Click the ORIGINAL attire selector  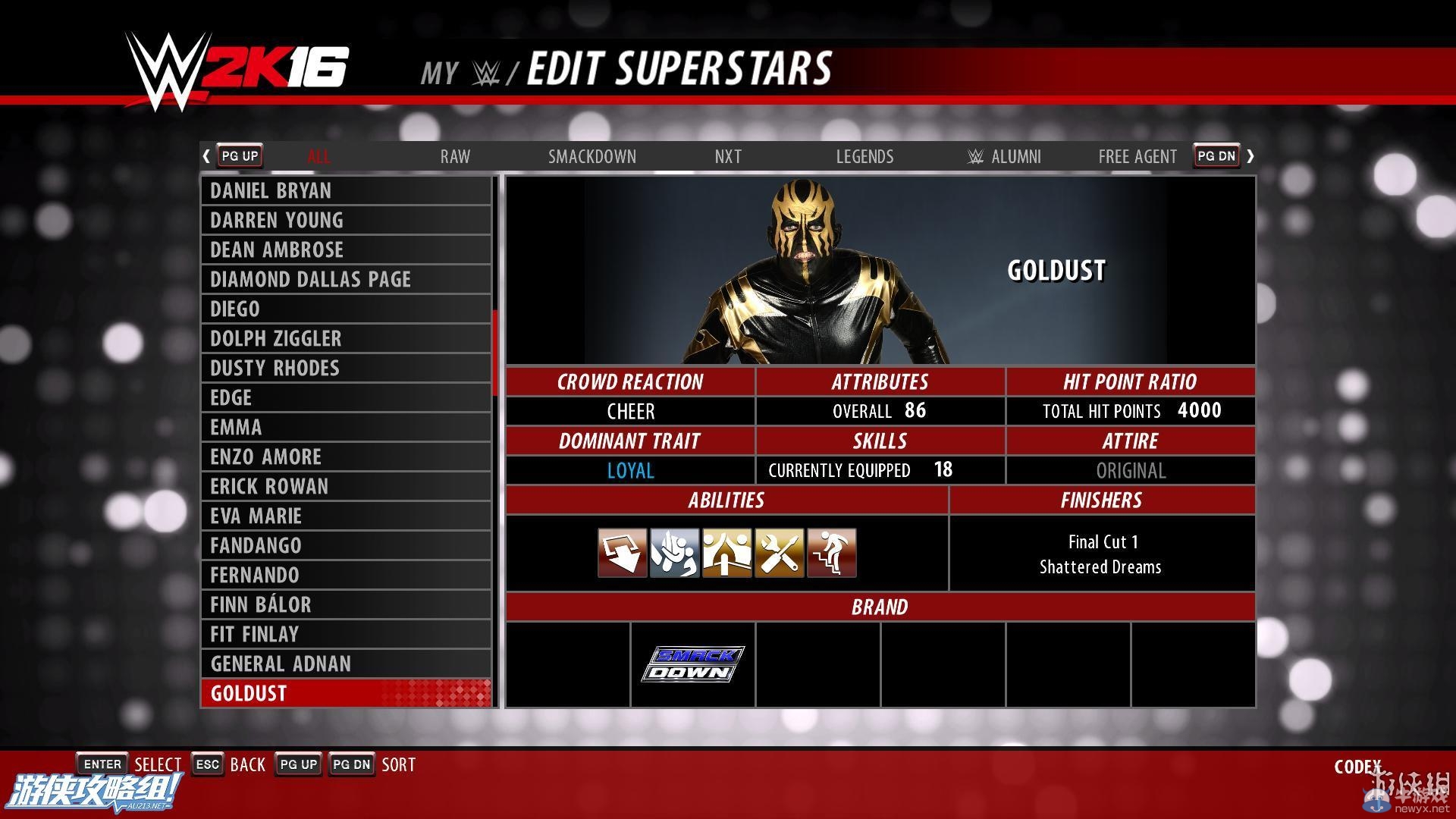[1130, 470]
